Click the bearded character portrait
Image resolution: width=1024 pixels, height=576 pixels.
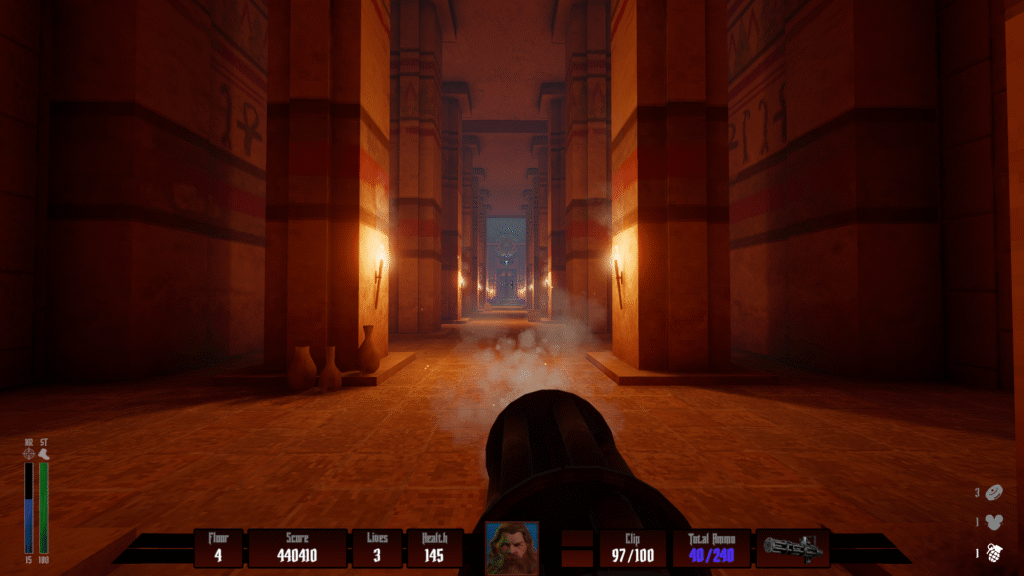click(512, 547)
